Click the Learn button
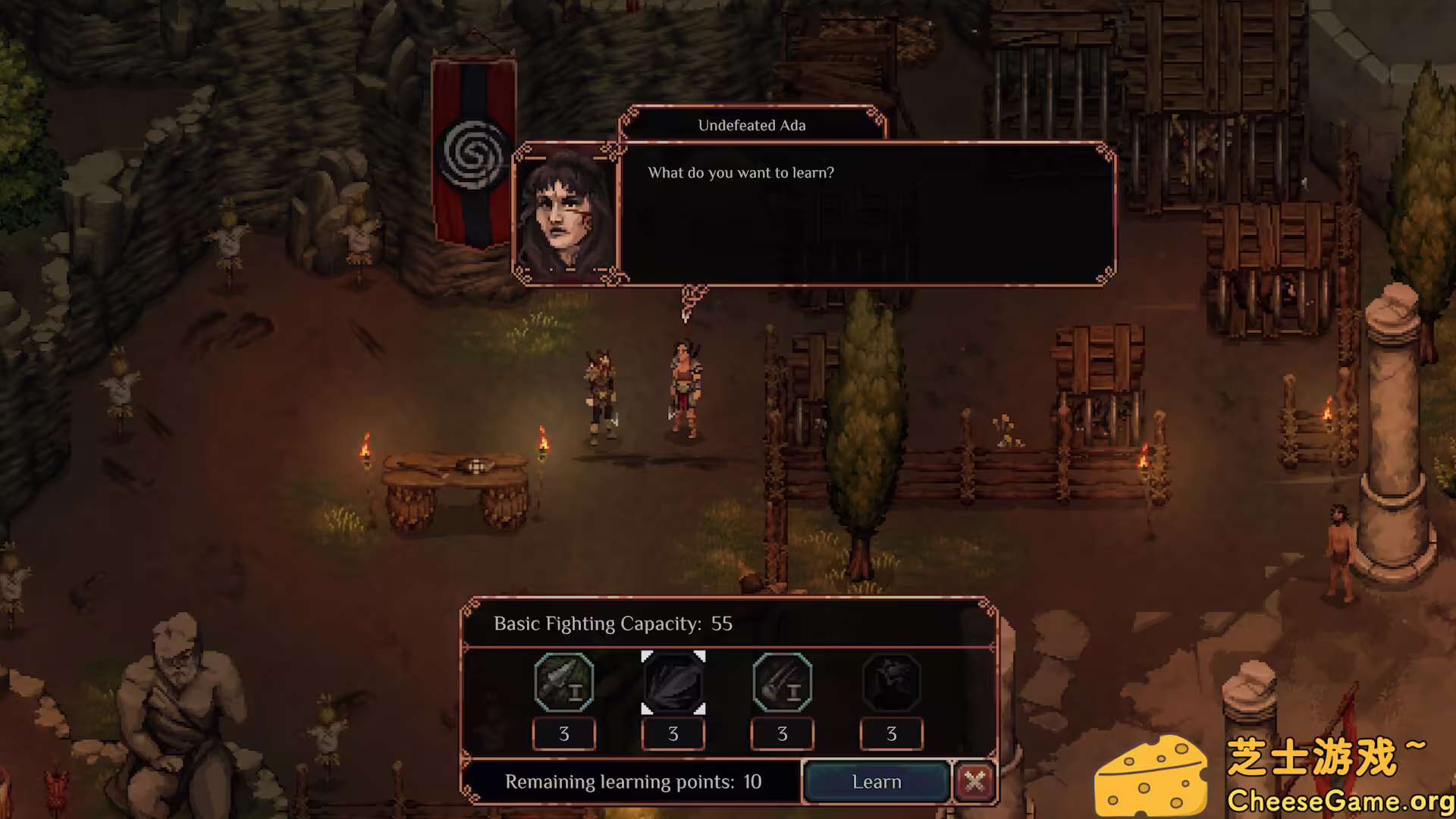The height and width of the screenshot is (819, 1456). pyautogui.click(x=876, y=782)
